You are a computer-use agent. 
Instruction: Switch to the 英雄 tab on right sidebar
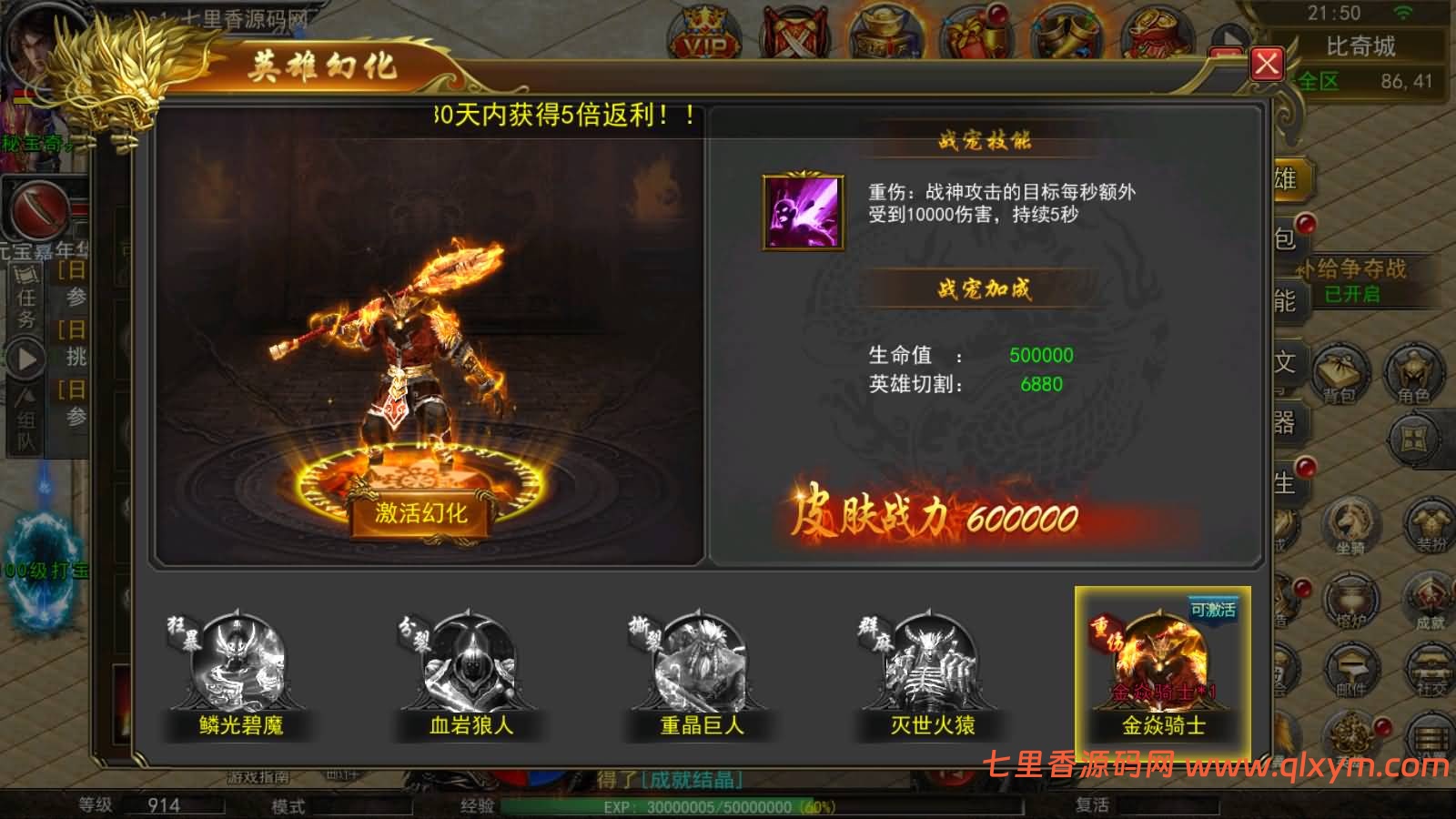point(1287,178)
